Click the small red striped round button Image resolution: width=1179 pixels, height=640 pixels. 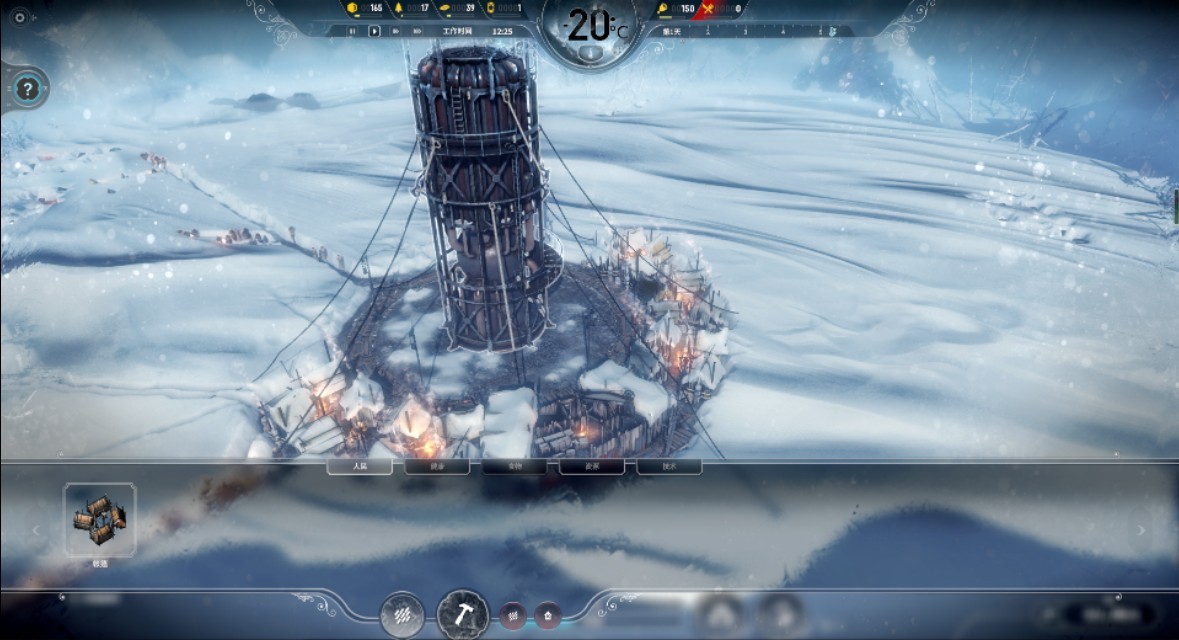point(513,615)
